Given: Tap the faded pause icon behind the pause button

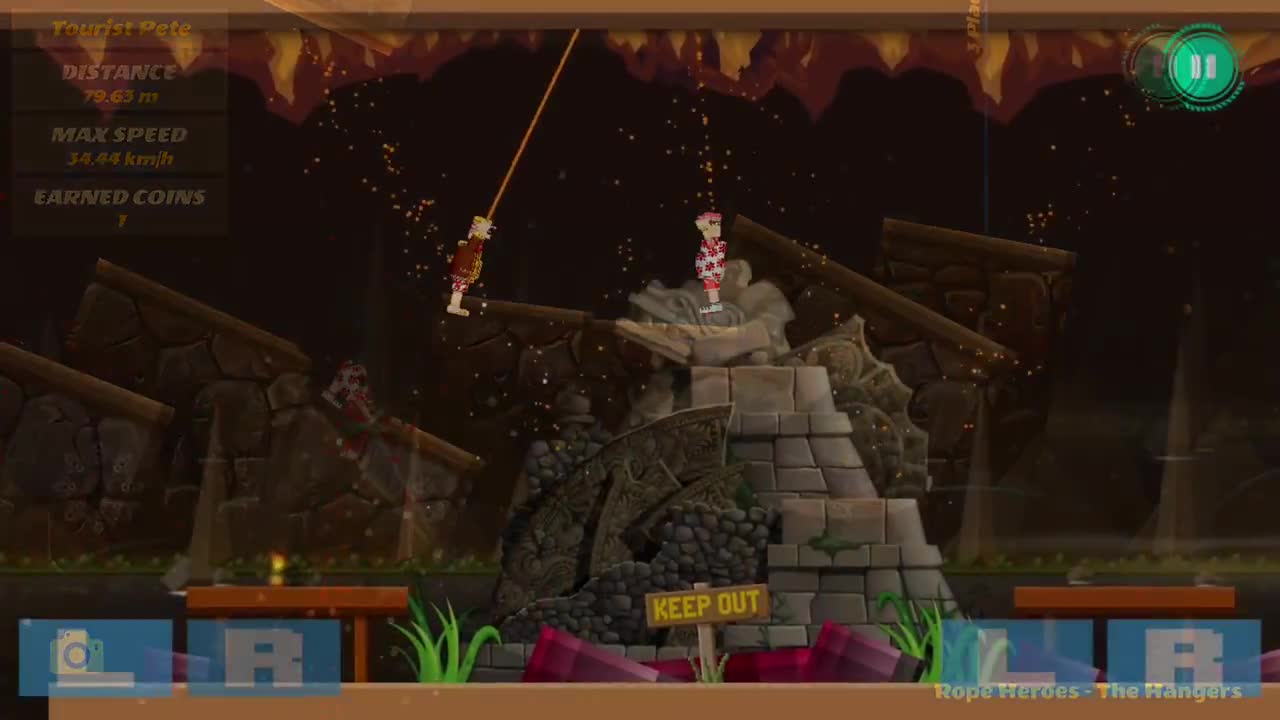Looking at the screenshot, I should coord(1155,67).
